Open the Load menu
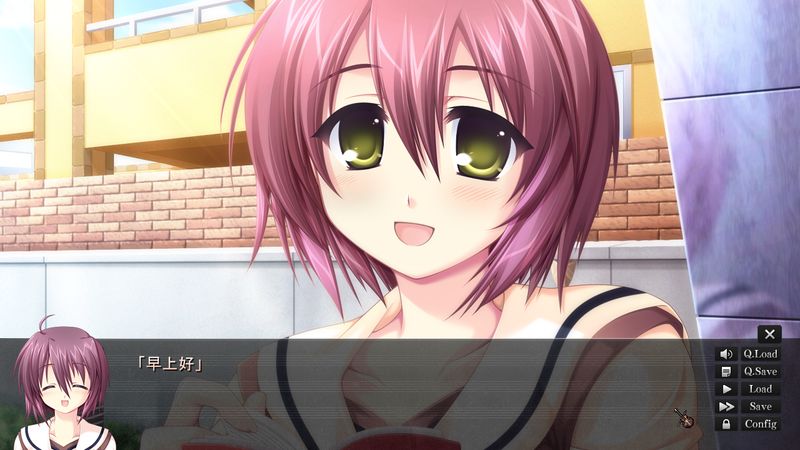Screen dimensions: 800x450 tap(760, 389)
